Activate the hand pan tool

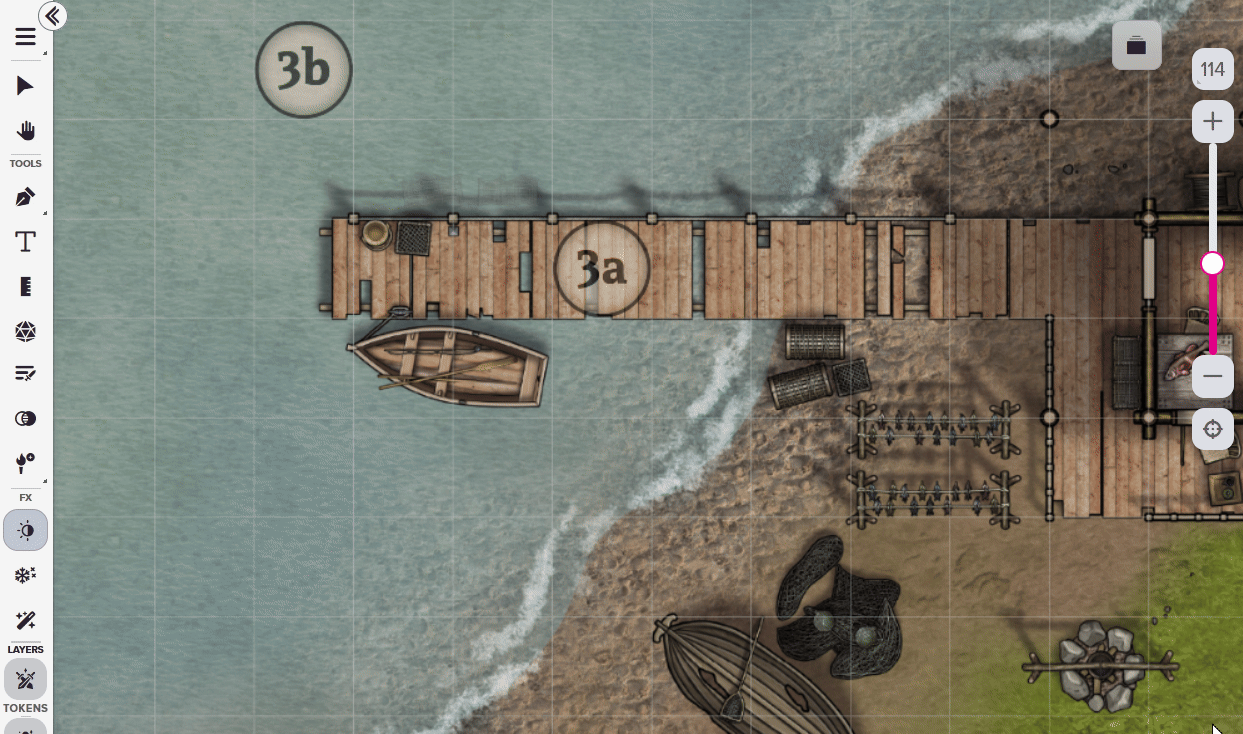[x=25, y=131]
